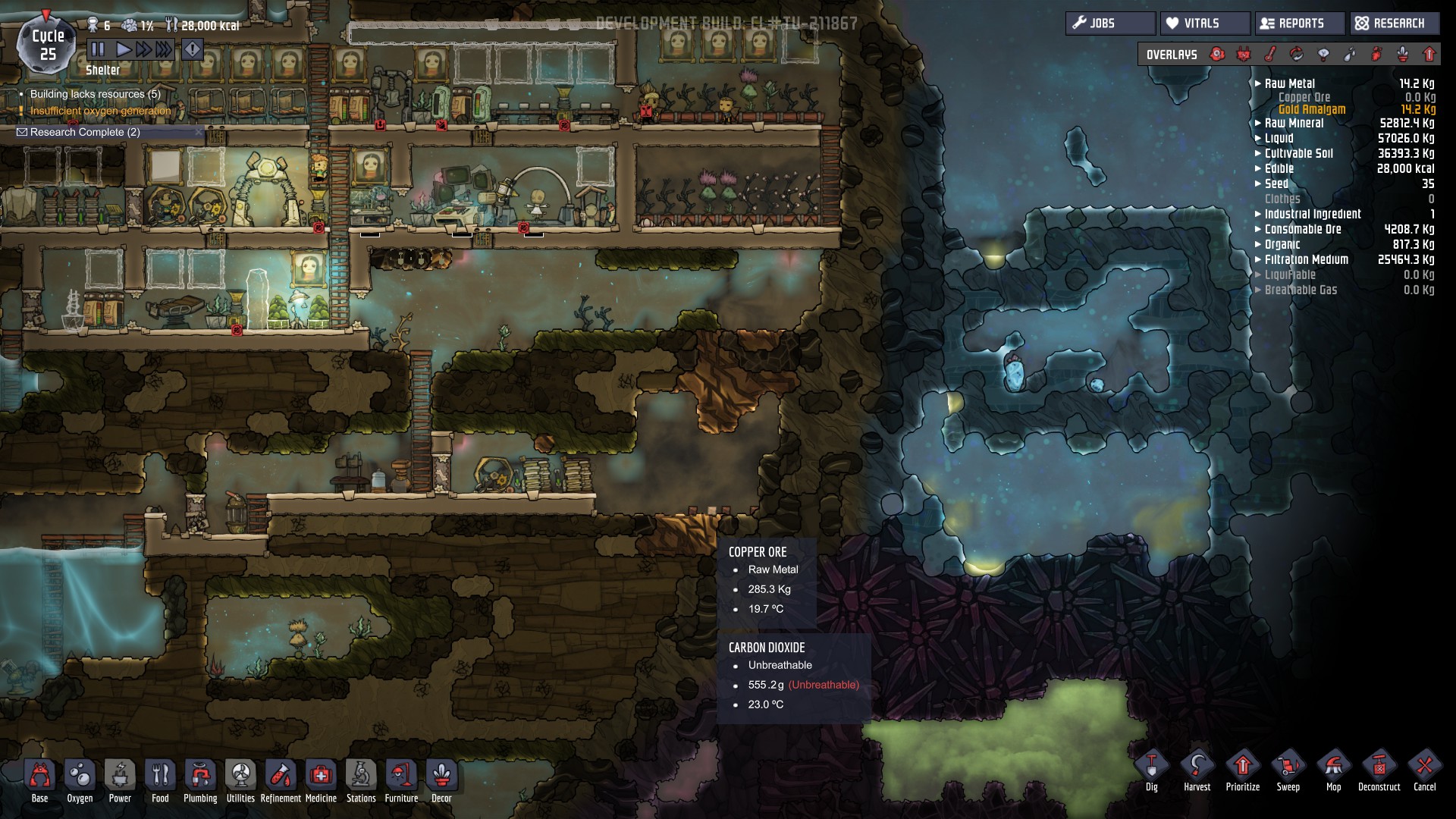Set the fastest game speed
Viewport: 1456px width, 819px height.
pyautogui.click(x=164, y=50)
